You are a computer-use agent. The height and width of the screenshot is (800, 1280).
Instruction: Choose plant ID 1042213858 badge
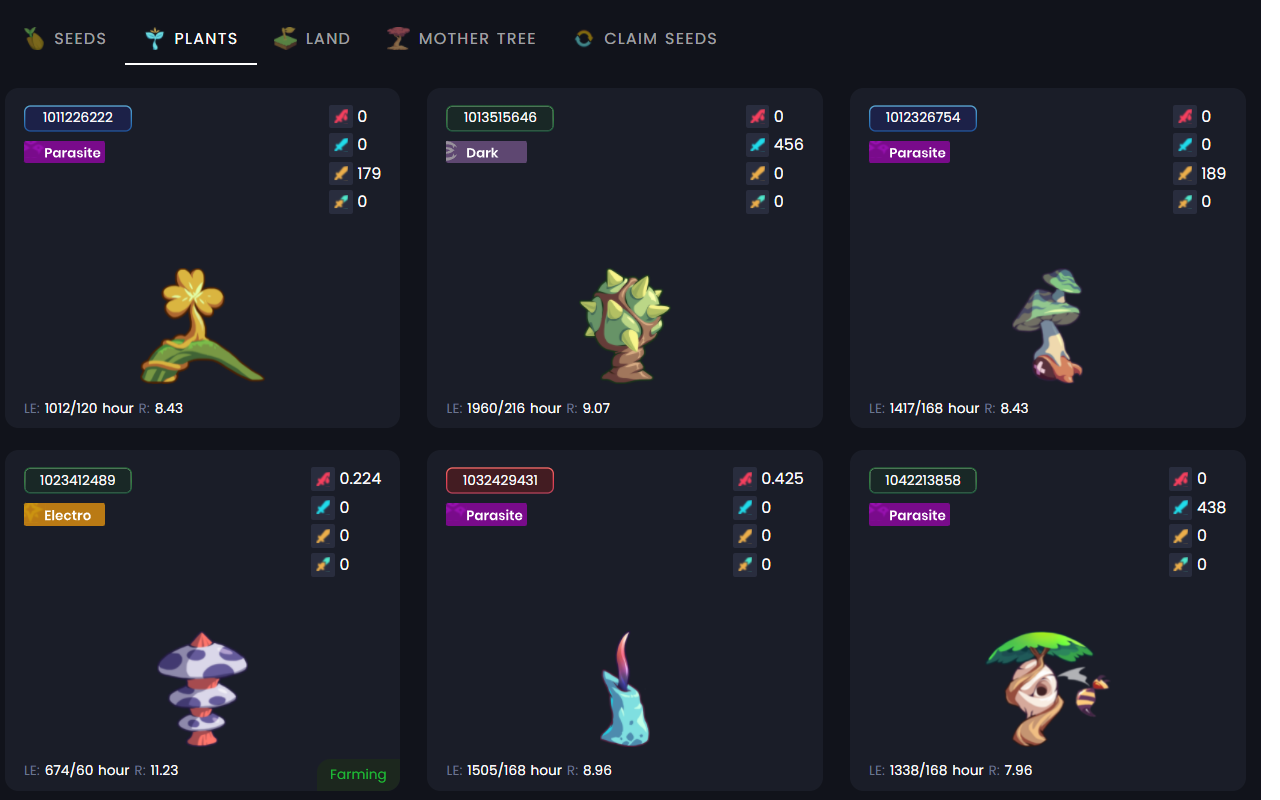point(923,481)
